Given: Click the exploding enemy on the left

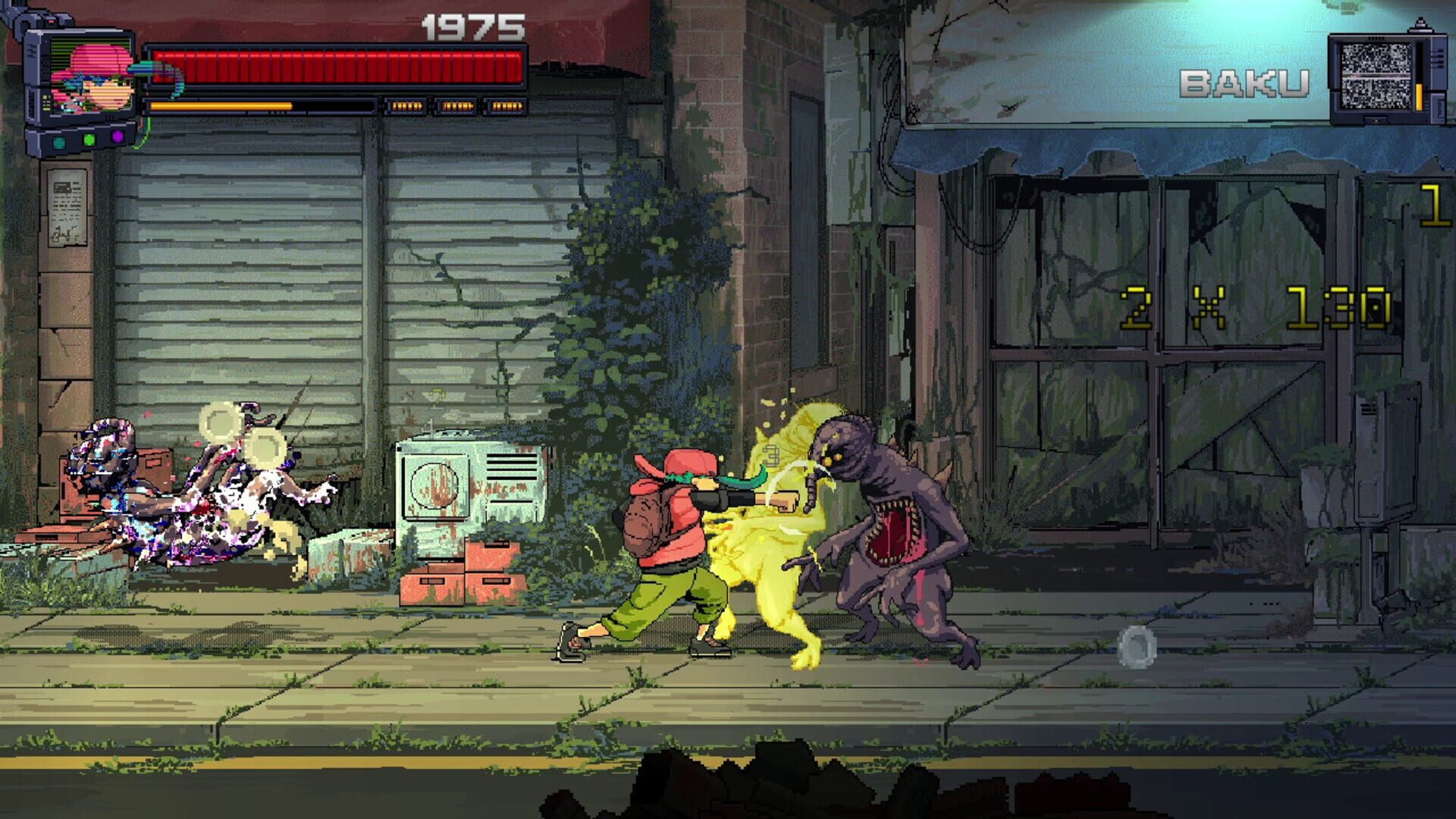Looking at the screenshot, I should (x=174, y=493).
